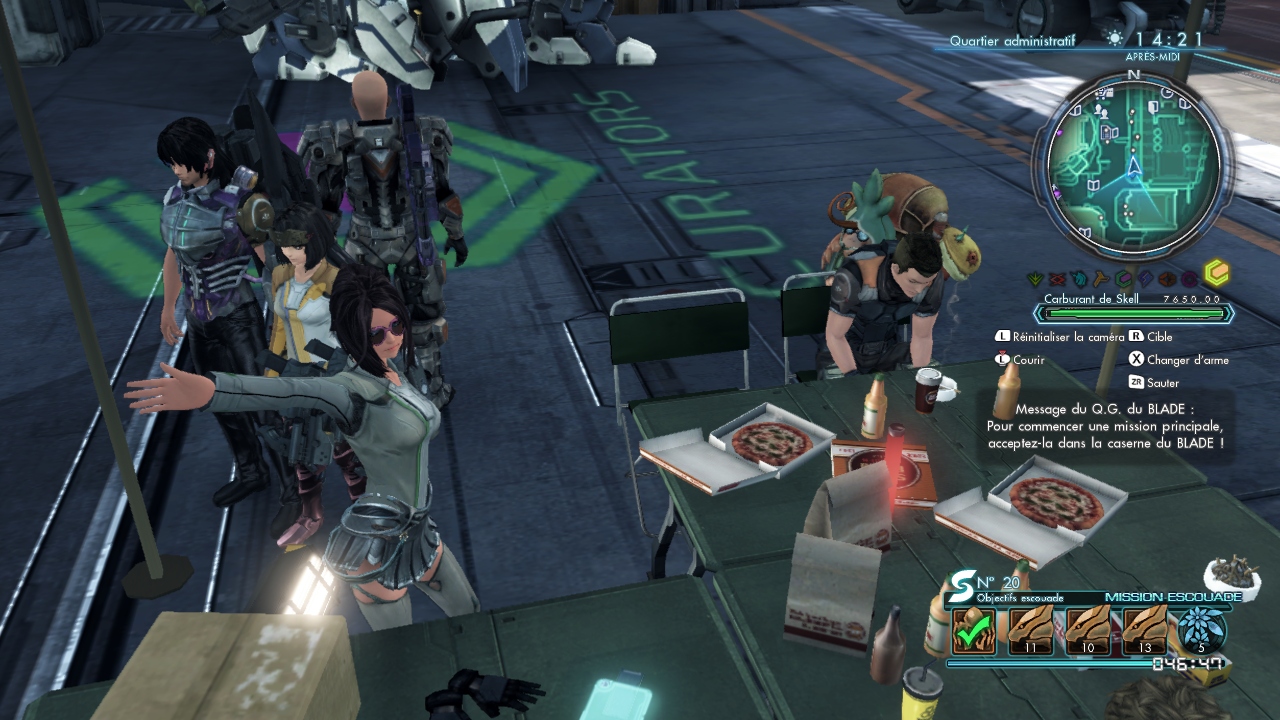Click the blue flower objective showing 5
The image size is (1280, 720).
[1202, 631]
